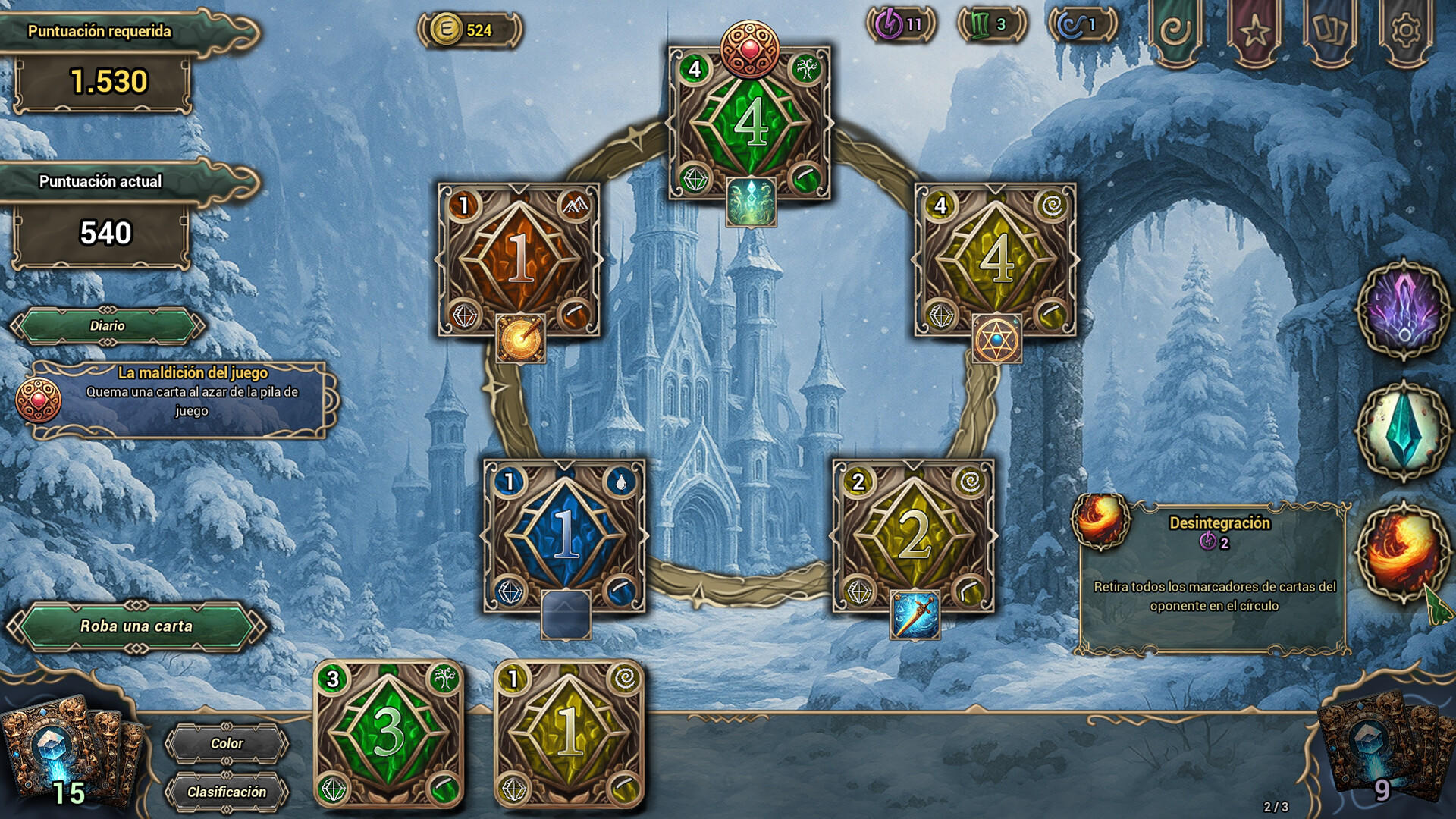
Task: Open the star banner menu
Action: (1254, 32)
